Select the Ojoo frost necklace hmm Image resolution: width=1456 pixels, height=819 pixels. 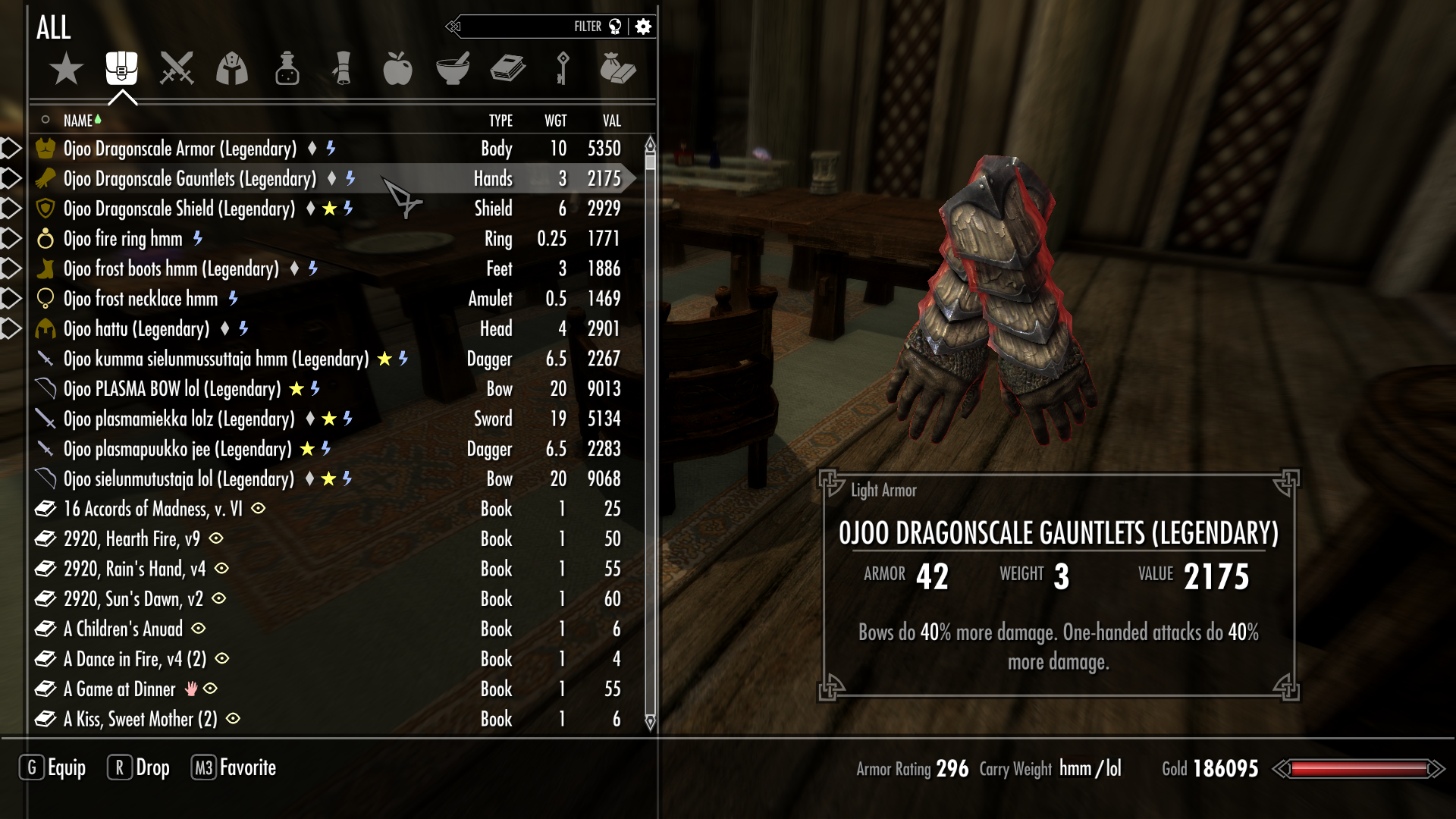click(x=140, y=299)
